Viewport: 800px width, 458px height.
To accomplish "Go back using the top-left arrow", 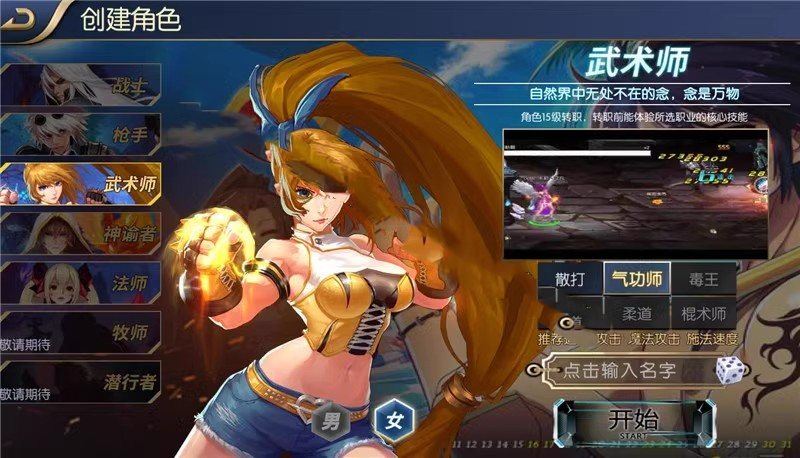I will (22, 19).
